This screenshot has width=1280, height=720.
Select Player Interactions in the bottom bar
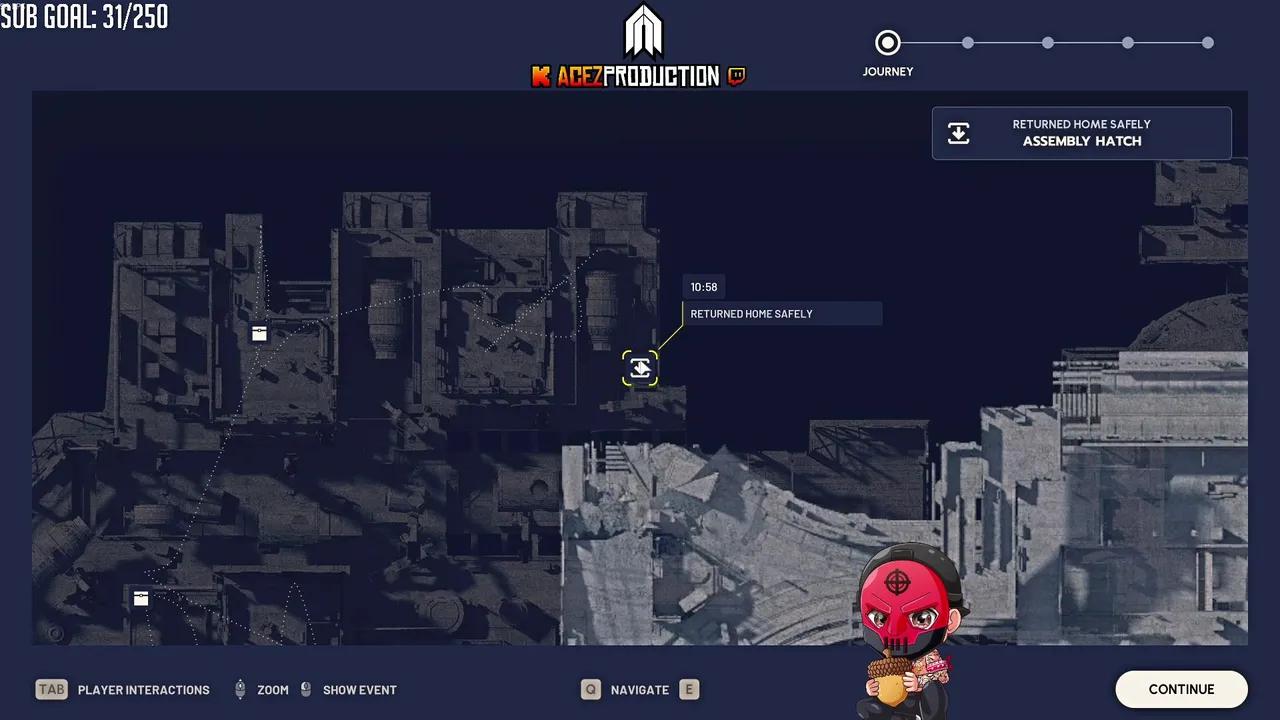[143, 689]
